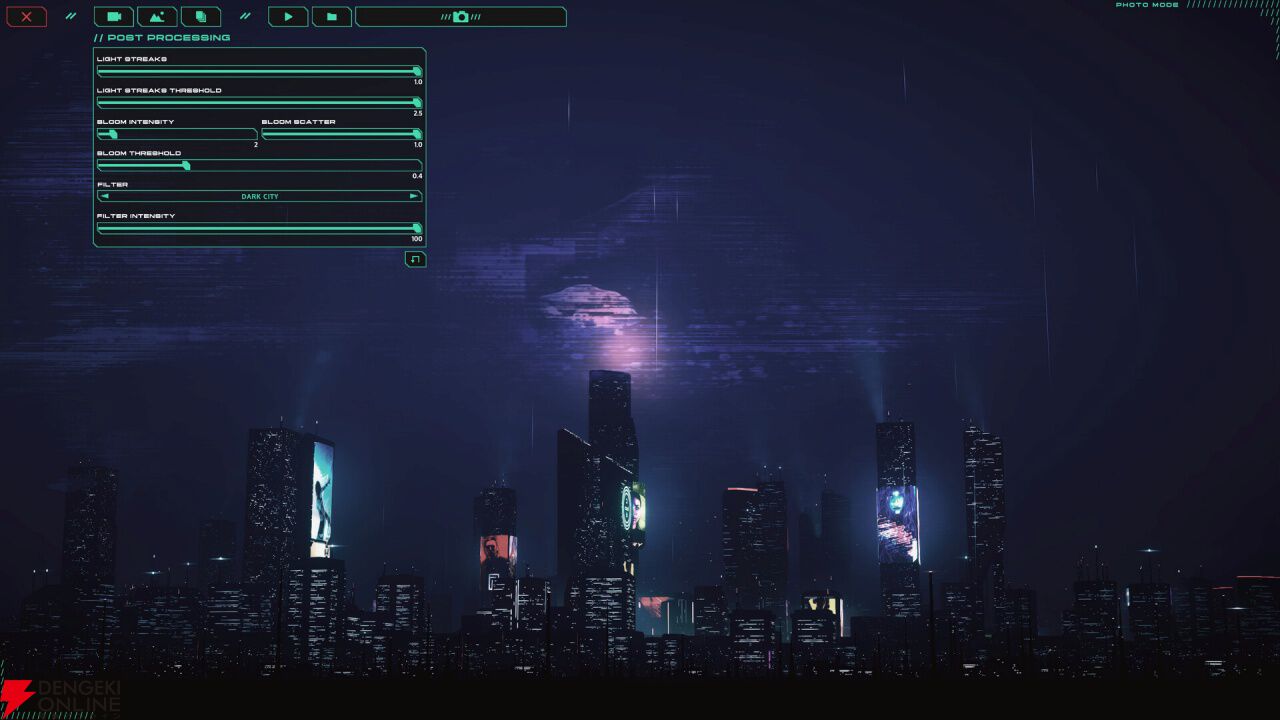Open the folder icon on the toolbar
Image resolution: width=1280 pixels, height=720 pixels.
tap(332, 16)
